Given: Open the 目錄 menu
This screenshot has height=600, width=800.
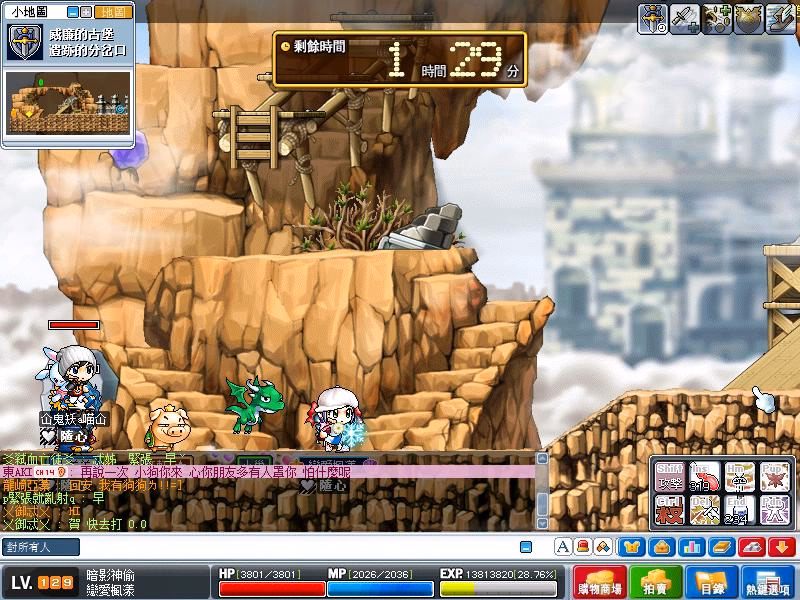Looking at the screenshot, I should click(x=711, y=582).
